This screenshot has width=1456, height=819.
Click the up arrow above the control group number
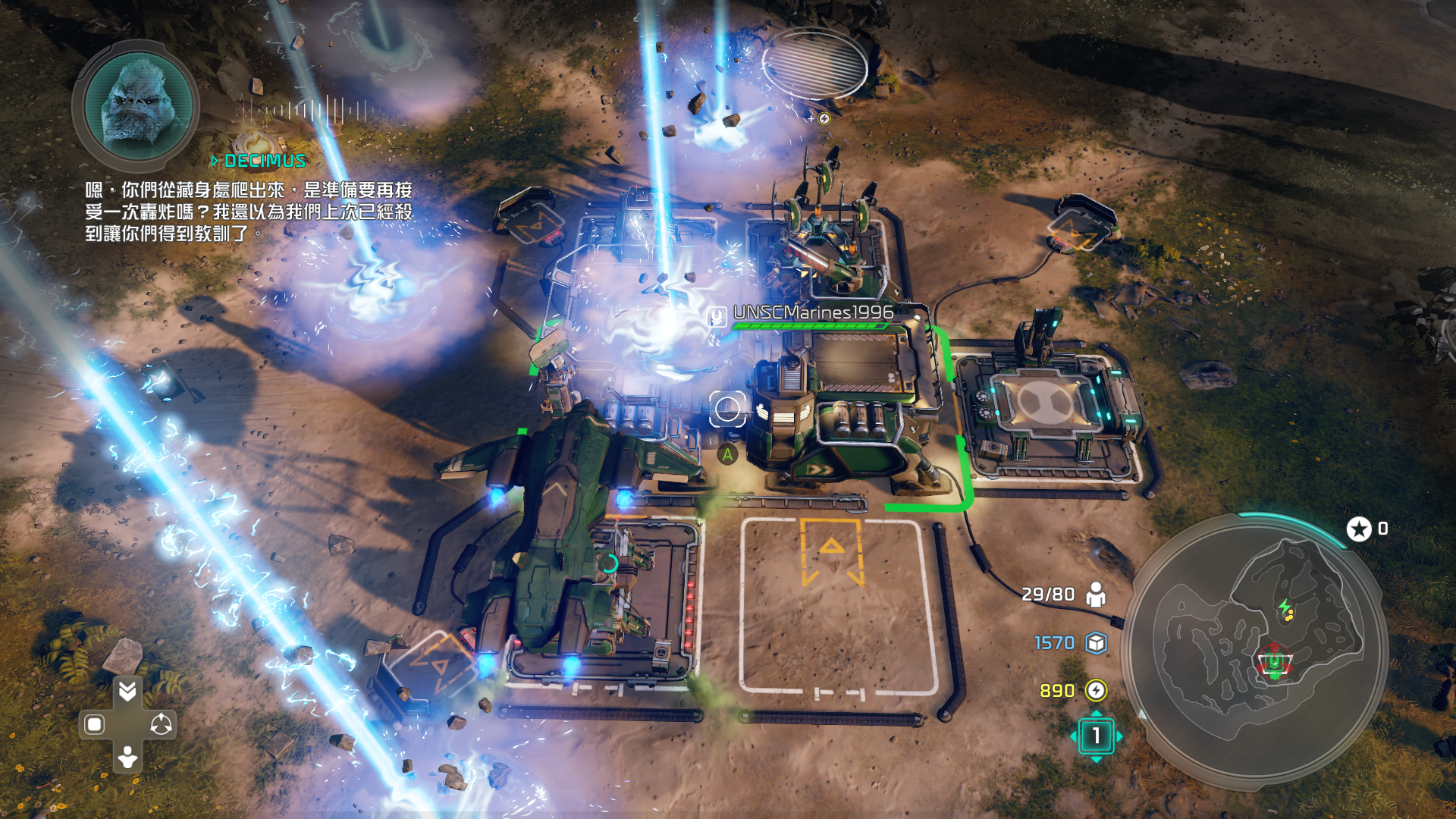[x=1095, y=713]
